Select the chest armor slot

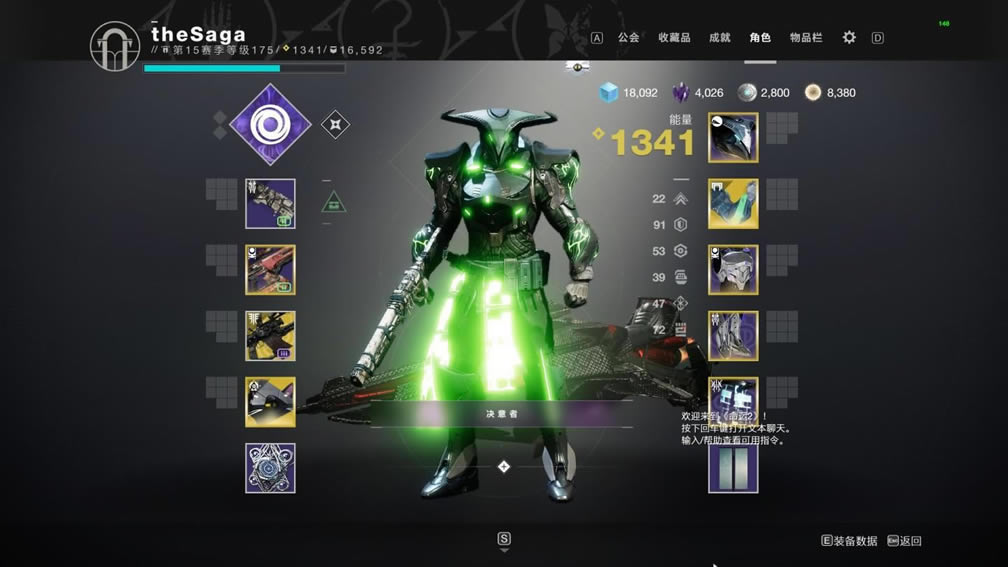pyautogui.click(x=733, y=270)
